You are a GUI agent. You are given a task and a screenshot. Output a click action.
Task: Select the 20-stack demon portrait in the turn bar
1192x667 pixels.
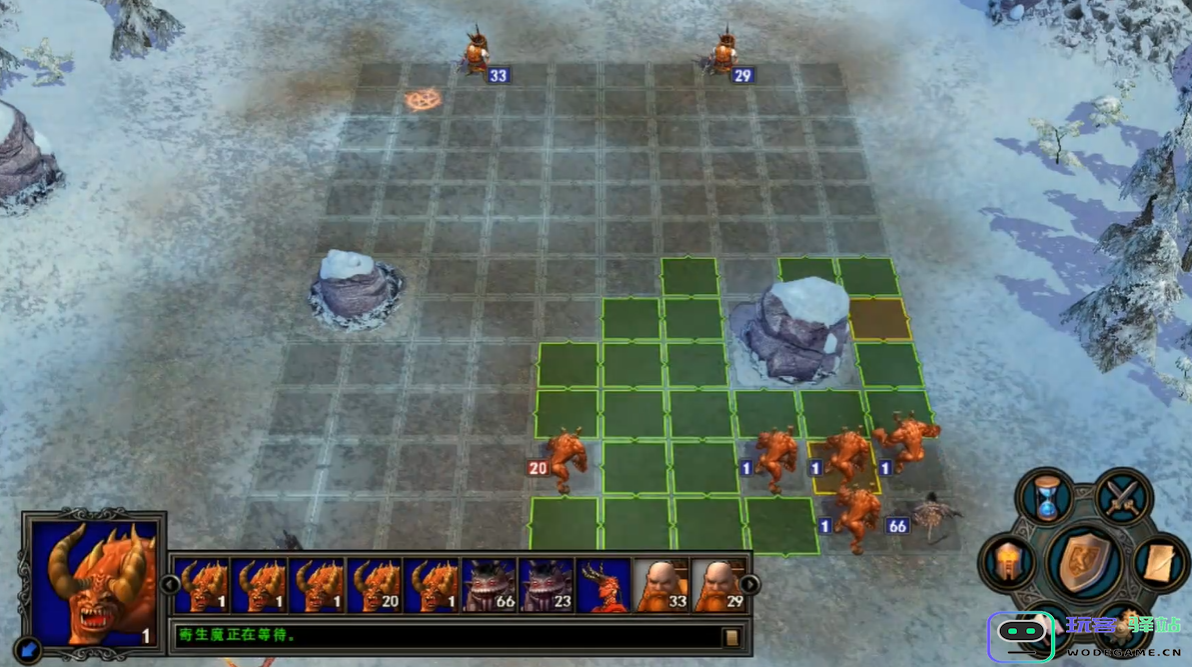point(375,585)
